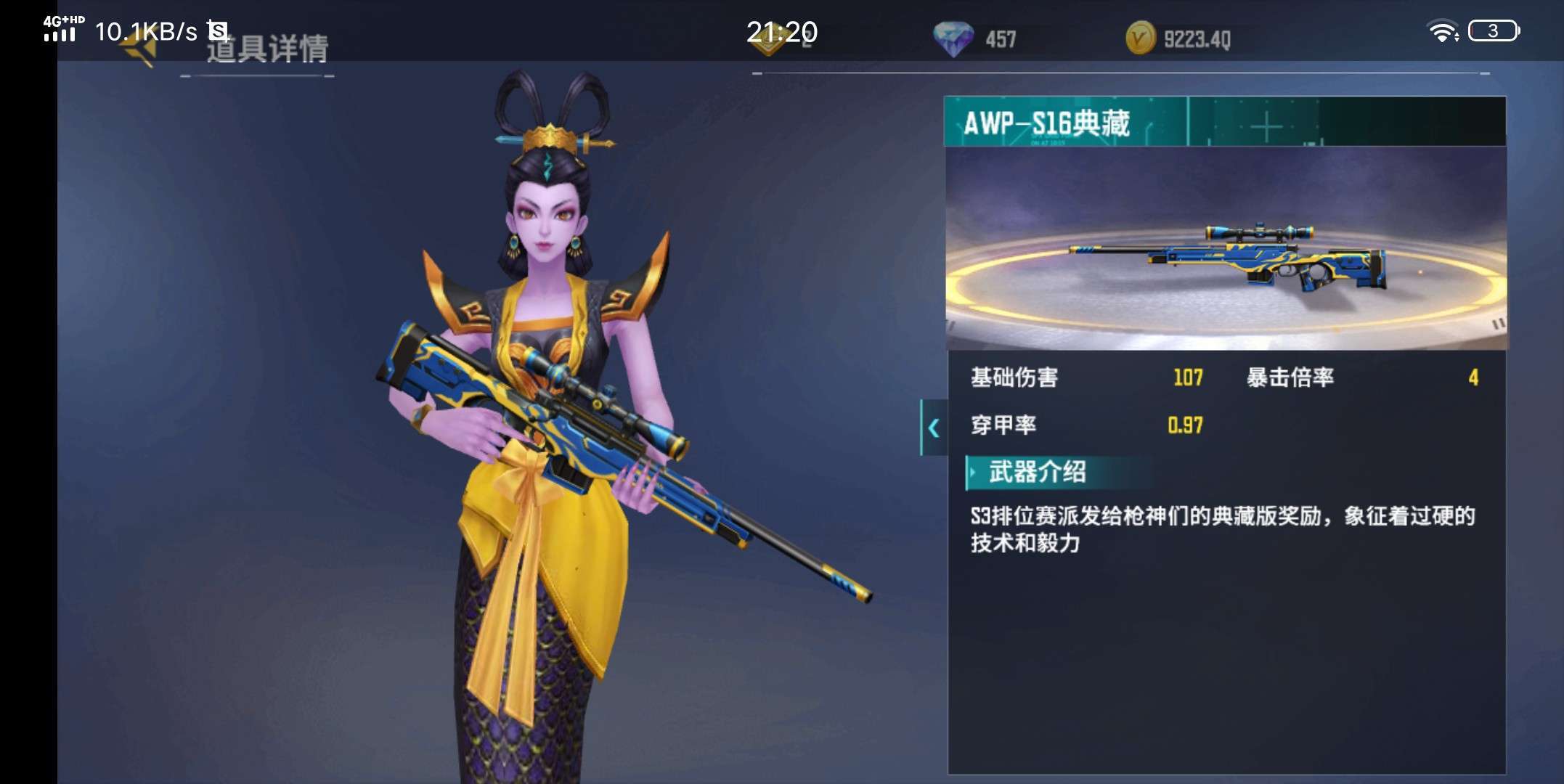This screenshot has height=784, width=1564.
Task: Tap the blue diamond currency icon
Action: click(x=953, y=38)
